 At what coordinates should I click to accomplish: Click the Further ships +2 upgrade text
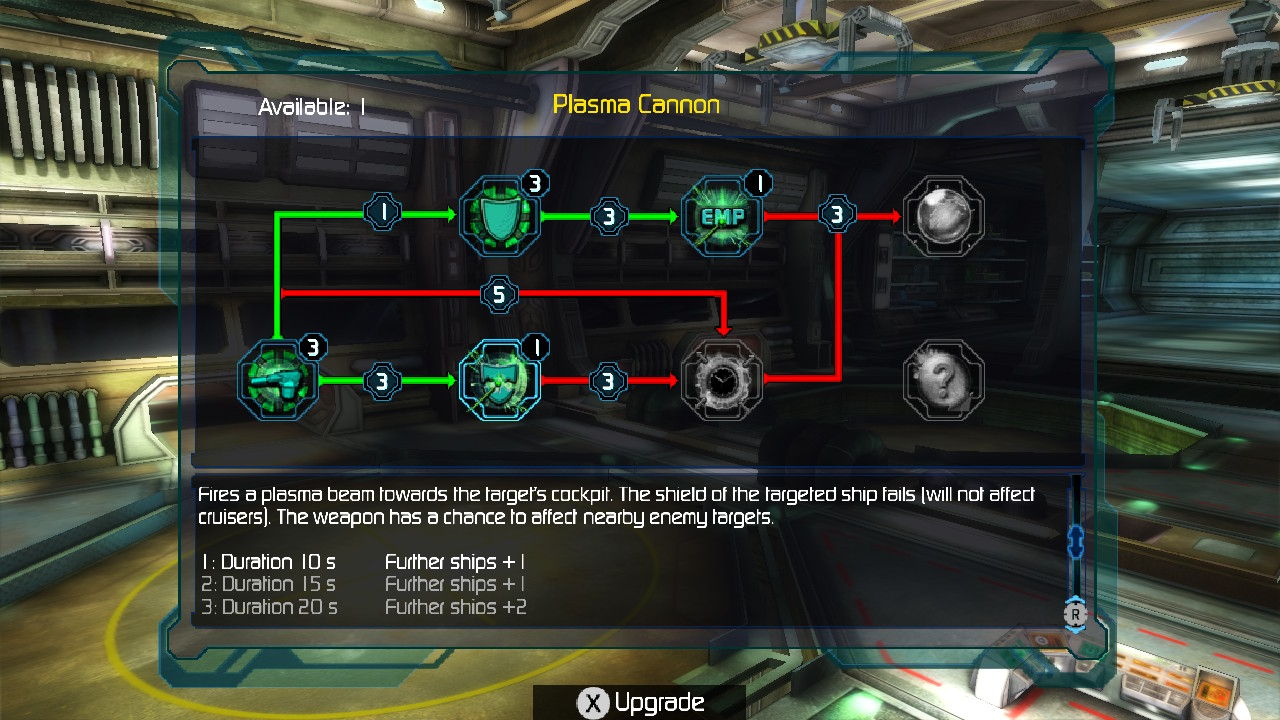tap(455, 606)
